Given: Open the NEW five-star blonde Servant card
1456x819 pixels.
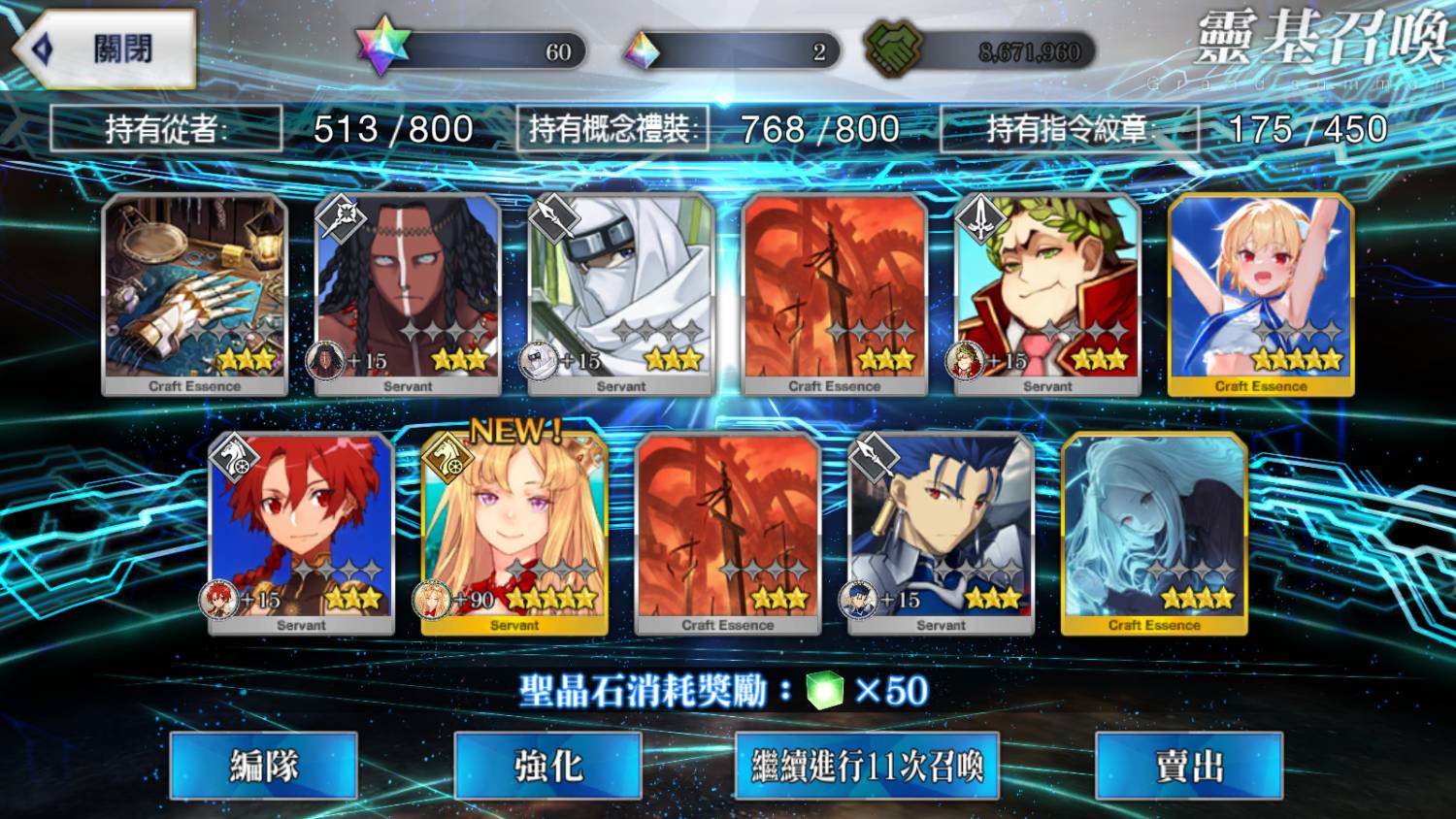Looking at the screenshot, I should point(514,533).
